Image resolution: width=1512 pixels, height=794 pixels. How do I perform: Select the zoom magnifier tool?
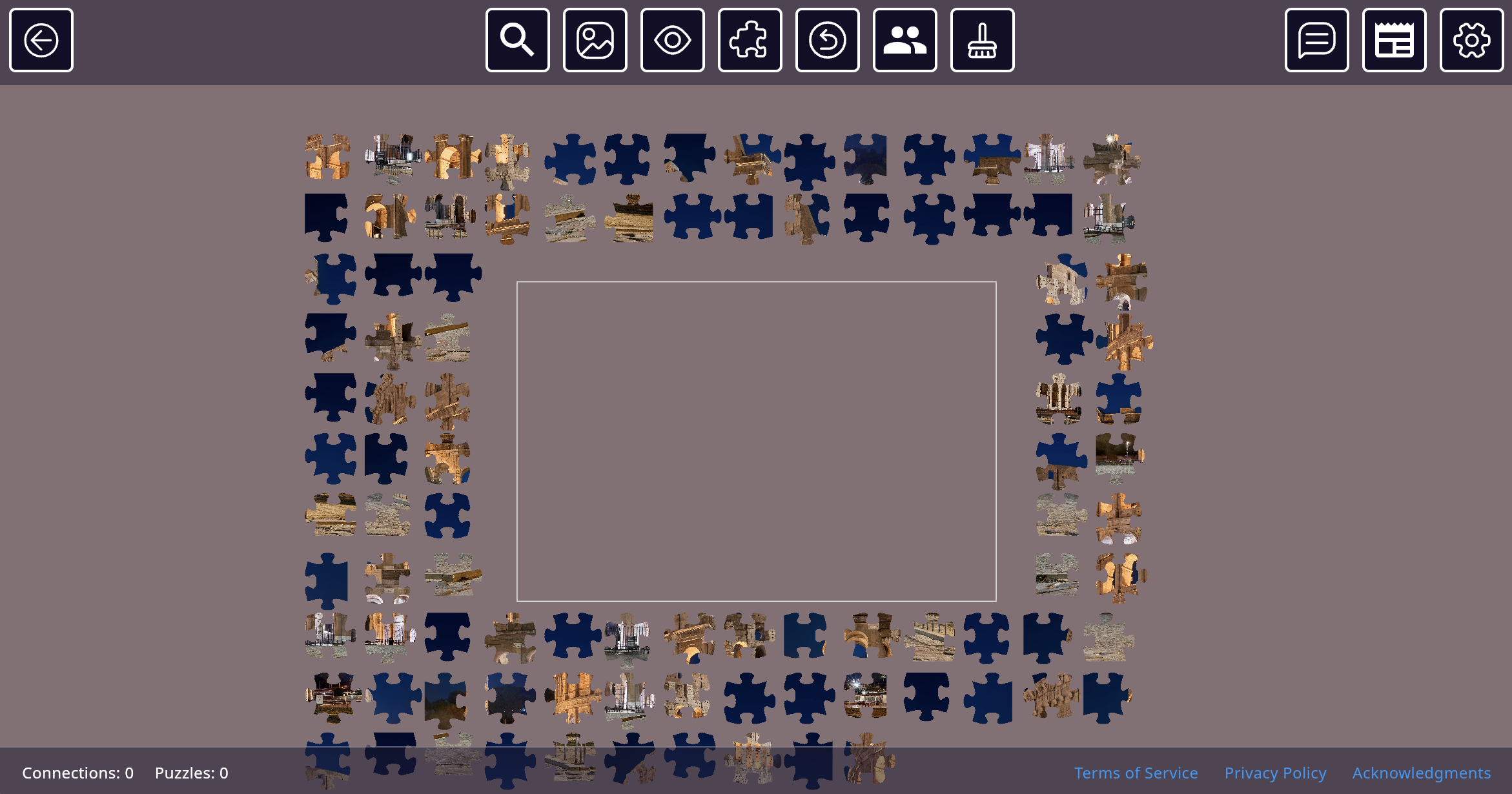click(x=517, y=40)
